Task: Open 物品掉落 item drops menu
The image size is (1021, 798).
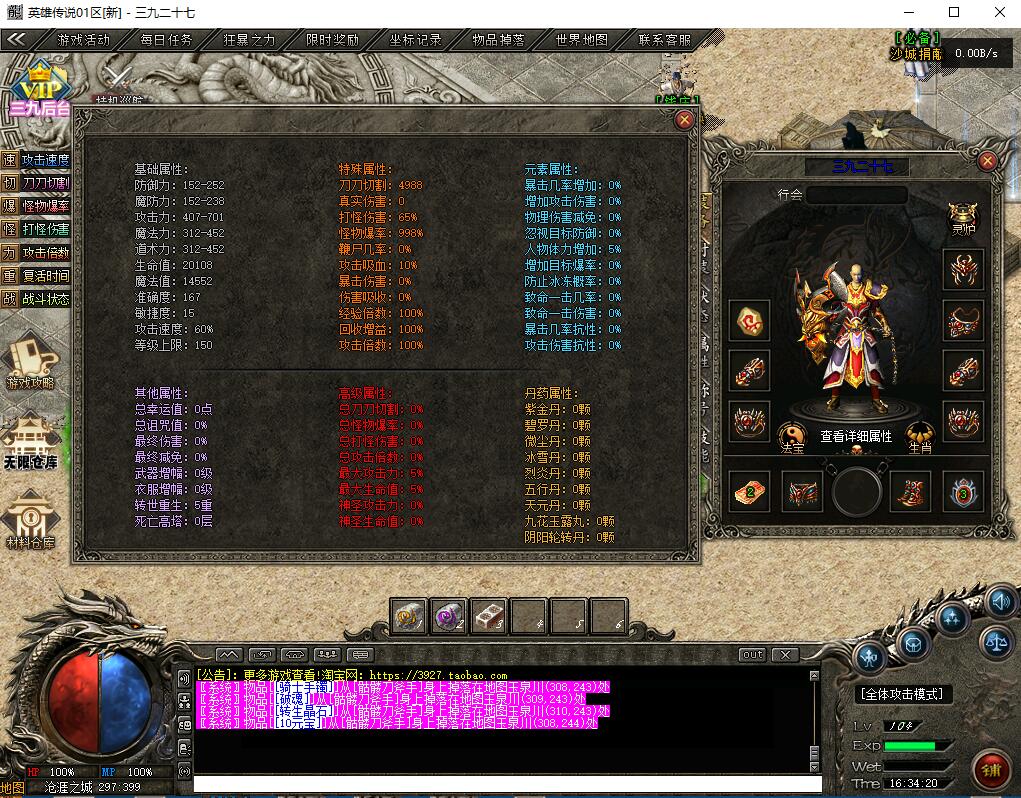Action: 499,40
